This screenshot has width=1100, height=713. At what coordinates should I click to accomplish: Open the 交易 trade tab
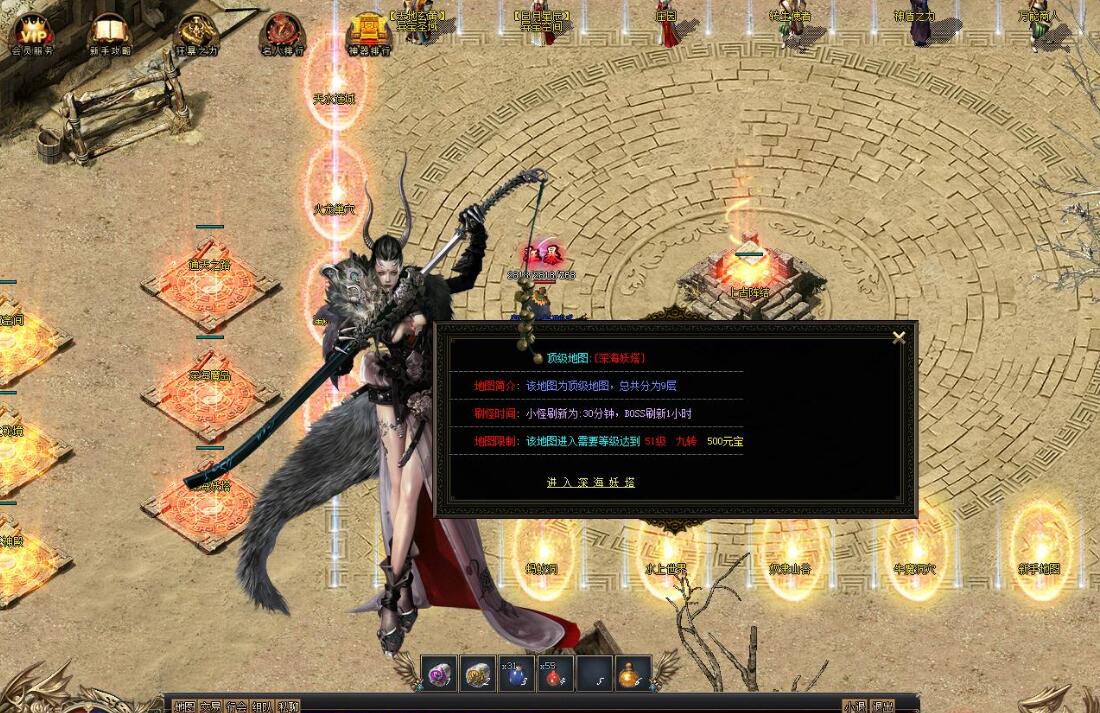(x=210, y=706)
